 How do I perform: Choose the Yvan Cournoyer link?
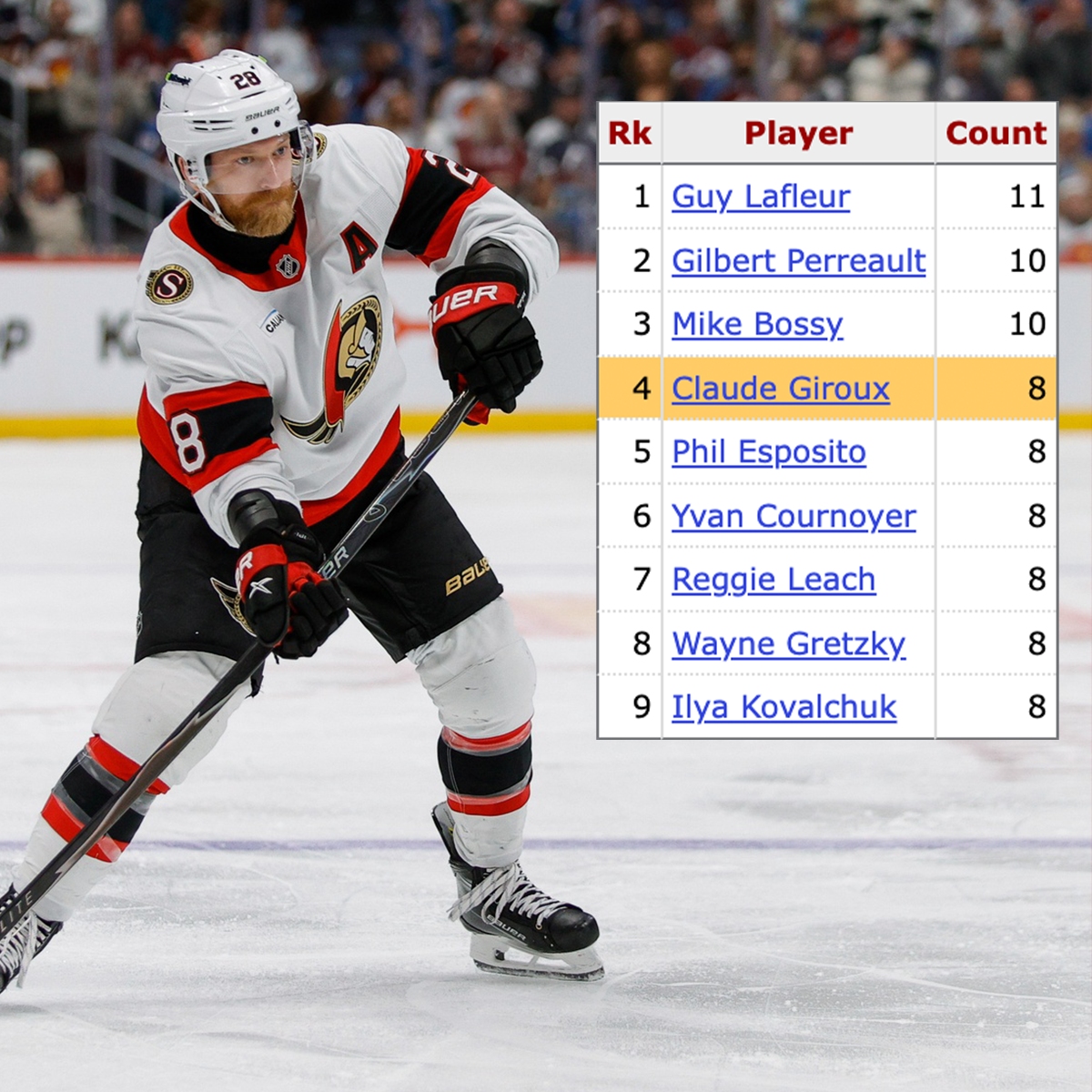click(794, 516)
